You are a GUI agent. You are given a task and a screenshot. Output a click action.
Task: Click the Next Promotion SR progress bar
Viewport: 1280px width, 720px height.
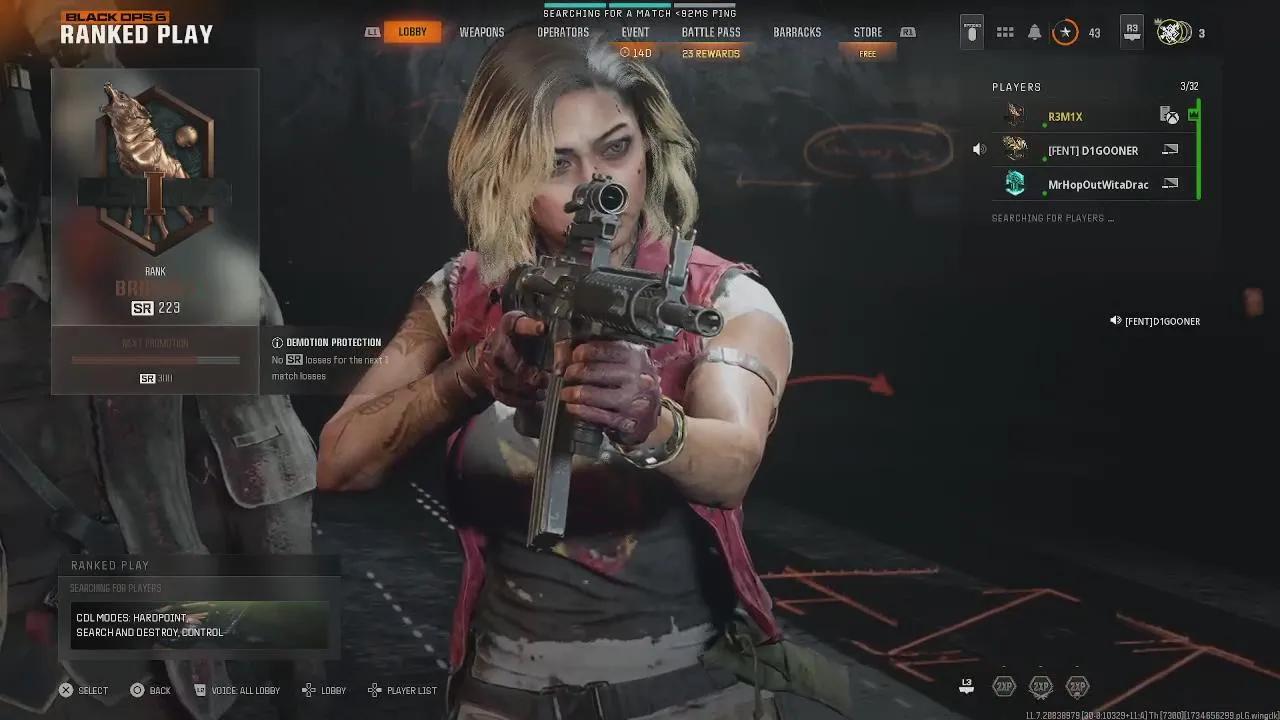point(154,360)
